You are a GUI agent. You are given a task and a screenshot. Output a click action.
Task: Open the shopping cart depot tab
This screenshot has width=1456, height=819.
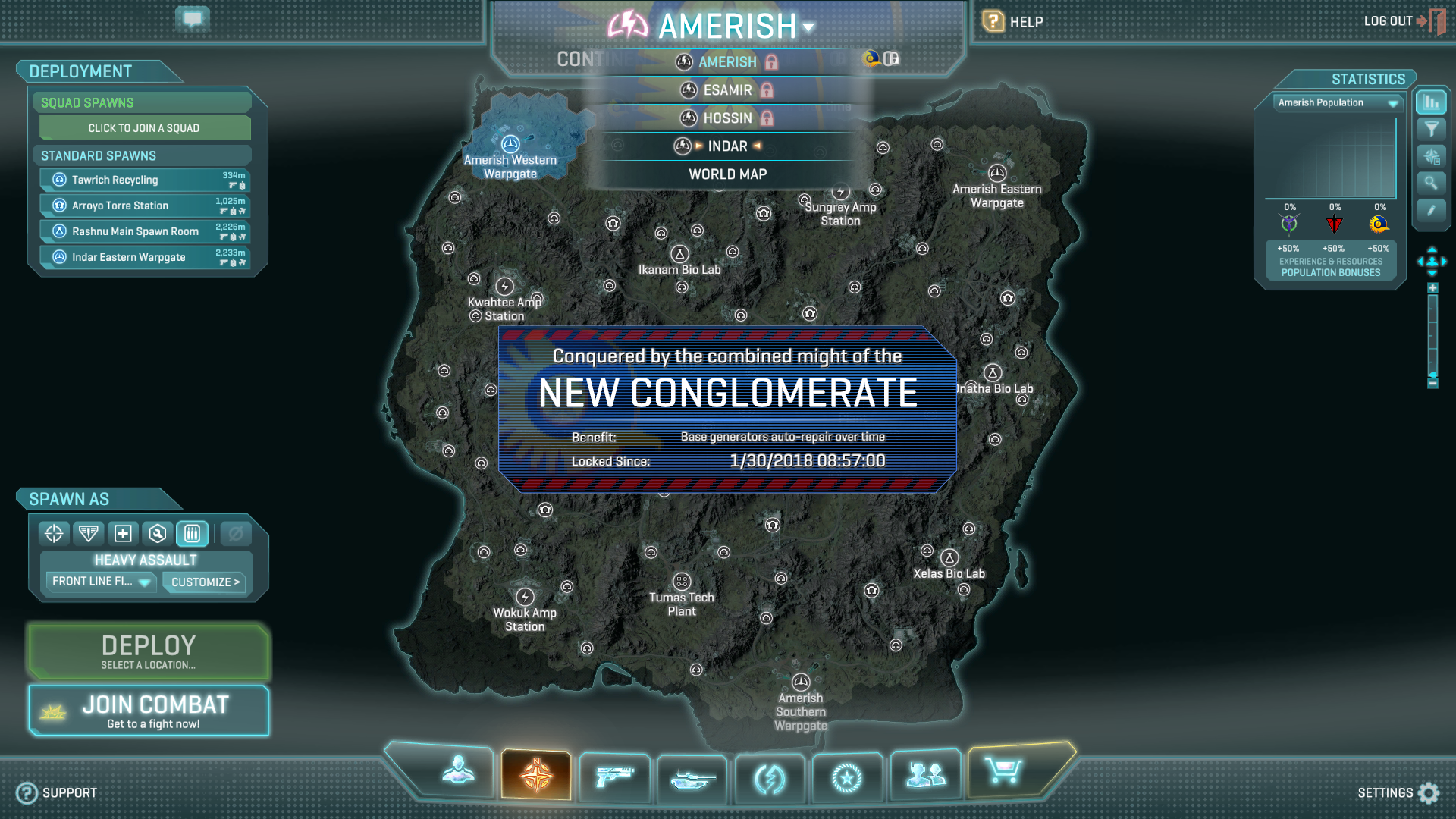1003,772
